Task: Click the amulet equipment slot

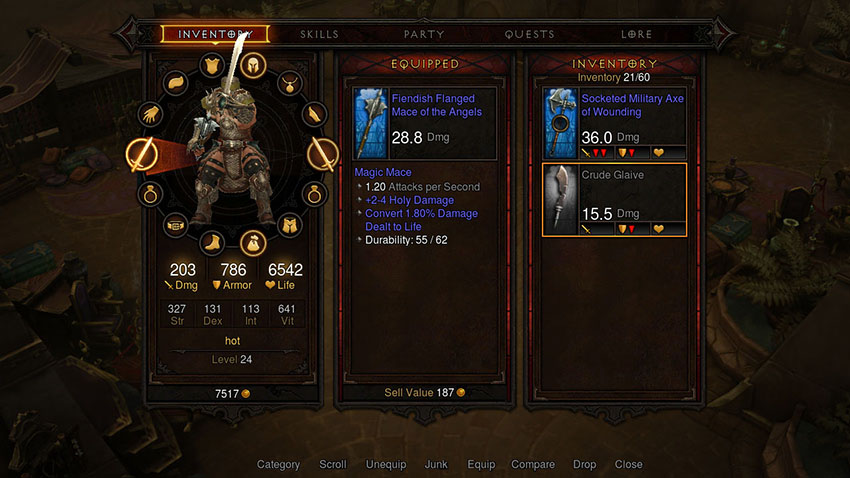Action: pos(289,82)
